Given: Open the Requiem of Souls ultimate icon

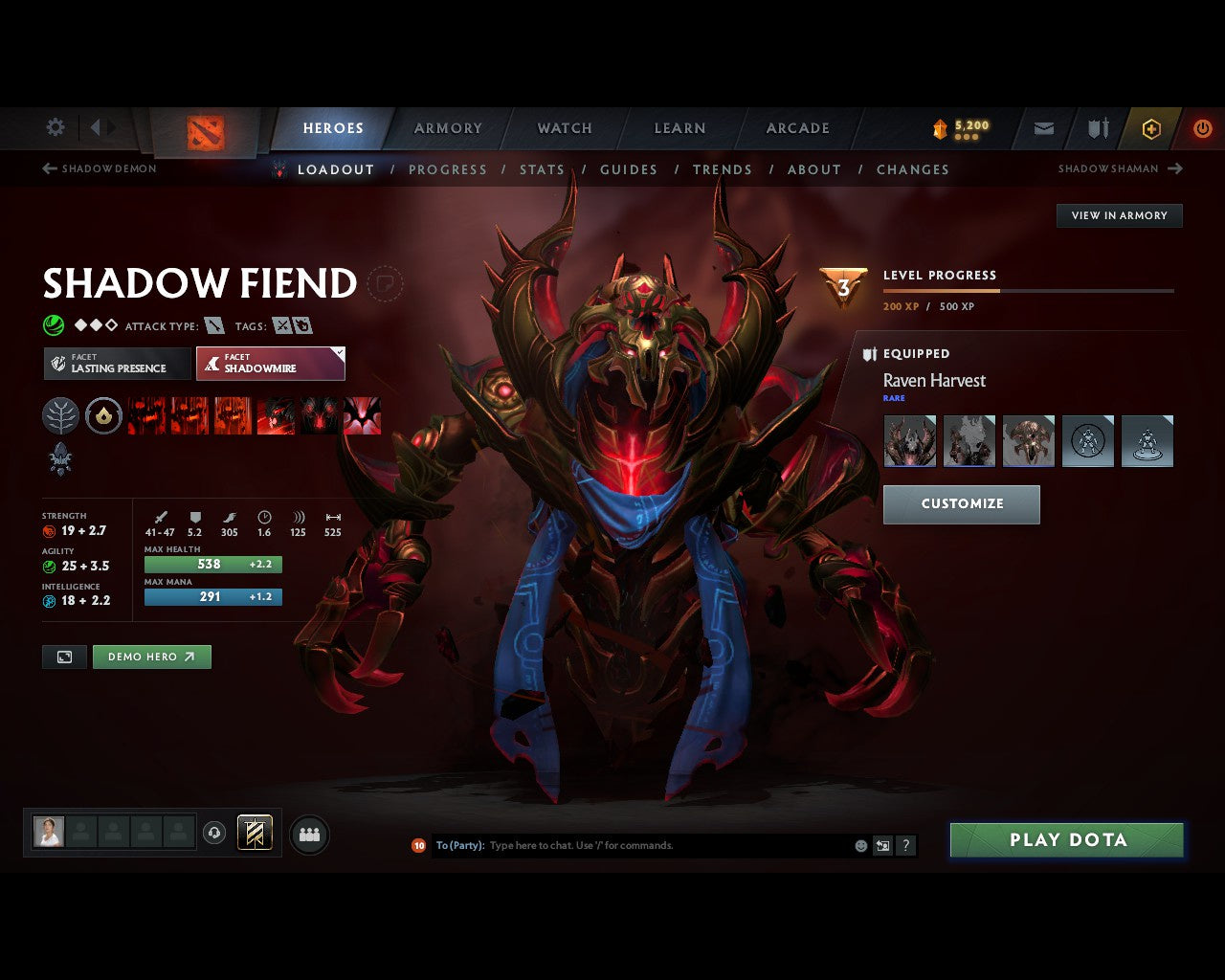Looking at the screenshot, I should (x=361, y=415).
